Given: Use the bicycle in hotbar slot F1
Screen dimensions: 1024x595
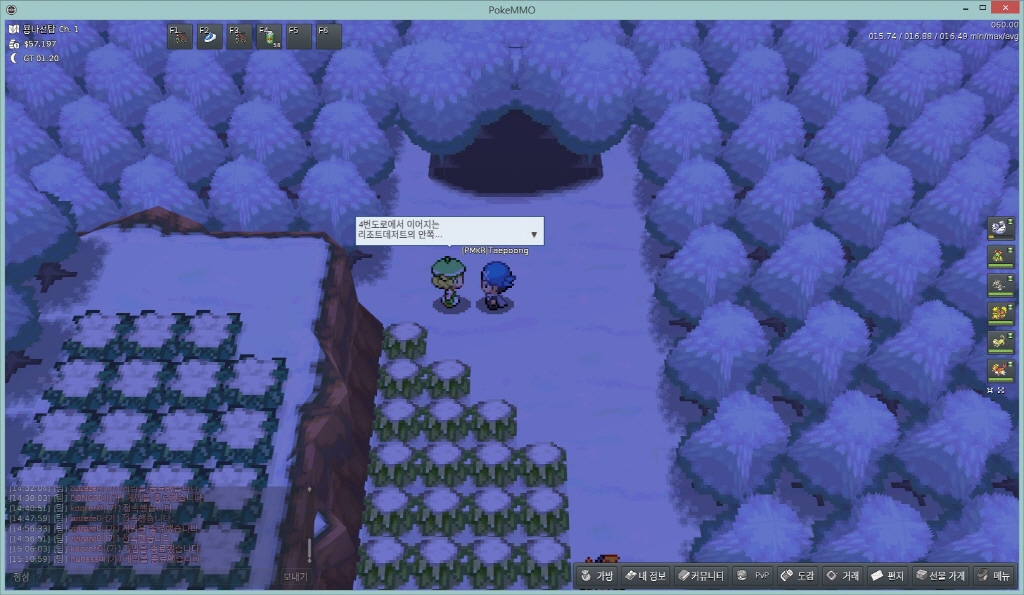Looking at the screenshot, I should [x=179, y=37].
